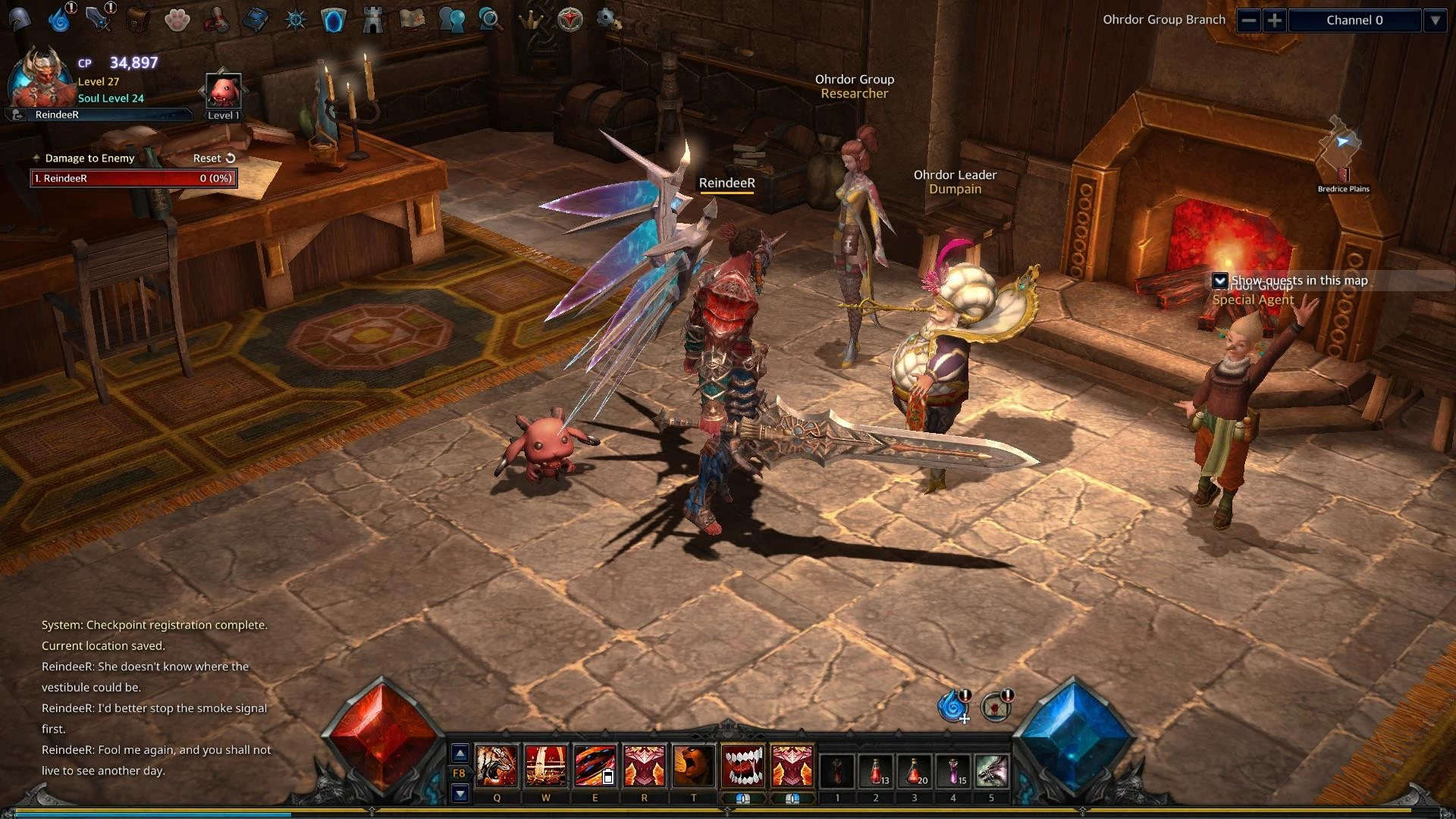1456x819 pixels.
Task: Use the fanged jaws bite skill
Action: click(743, 766)
